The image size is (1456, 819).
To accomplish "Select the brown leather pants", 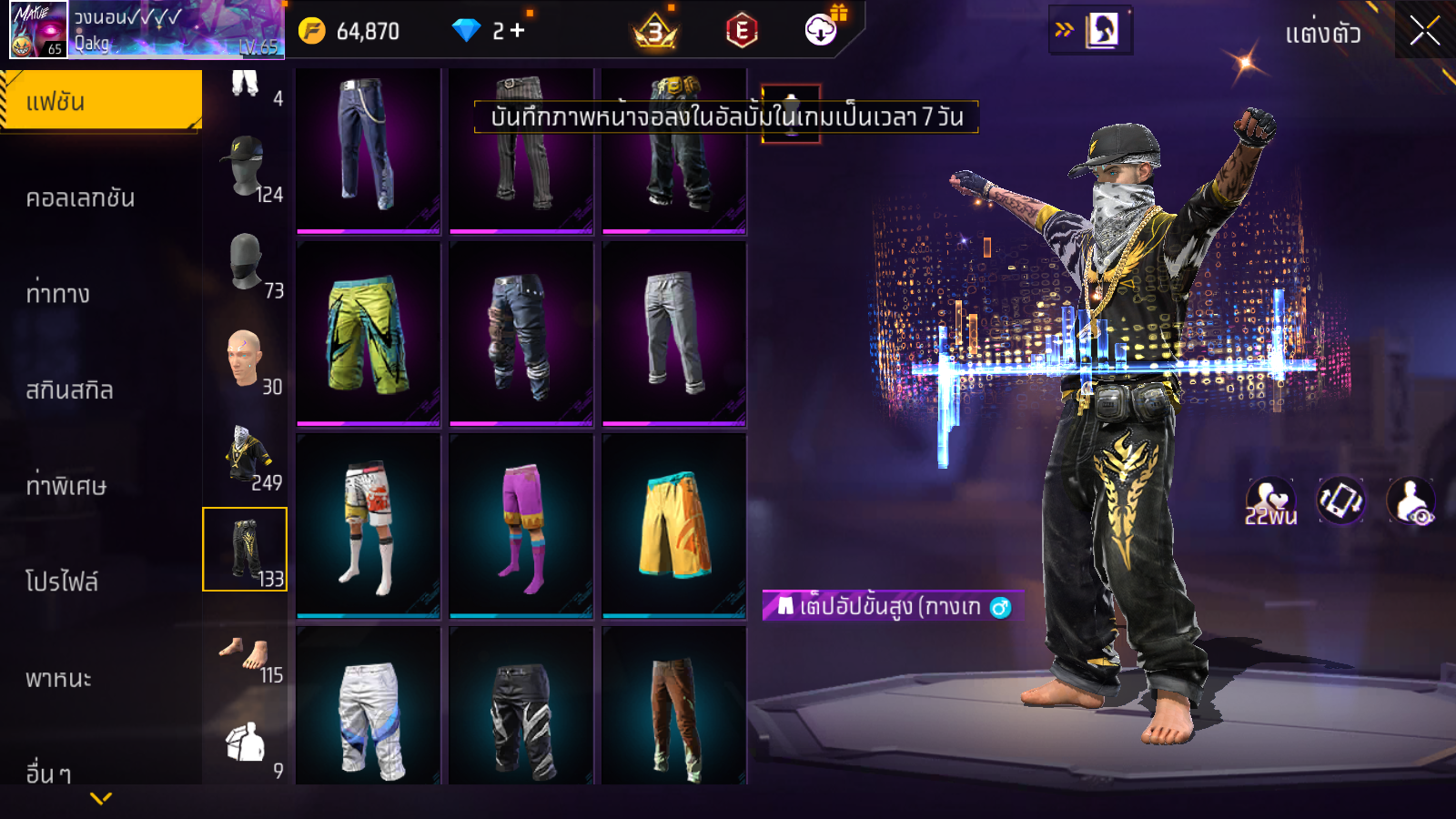I will 674,710.
